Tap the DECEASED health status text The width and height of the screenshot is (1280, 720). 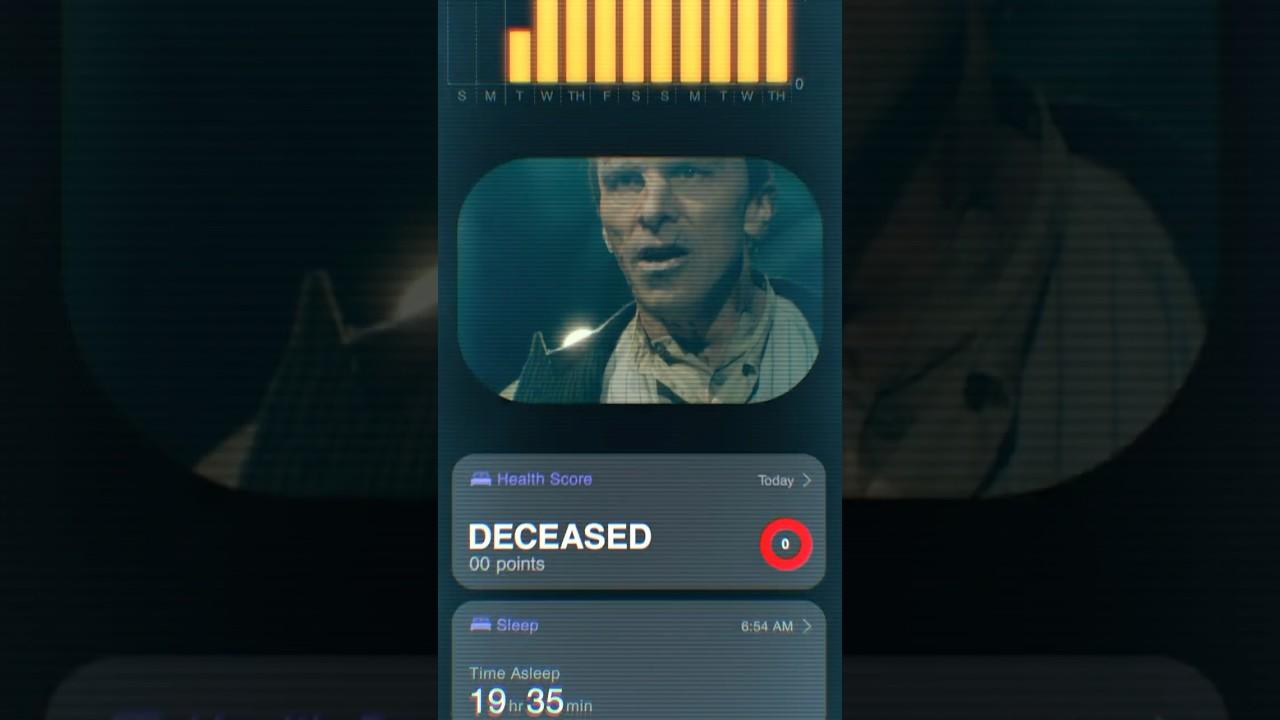(x=558, y=537)
